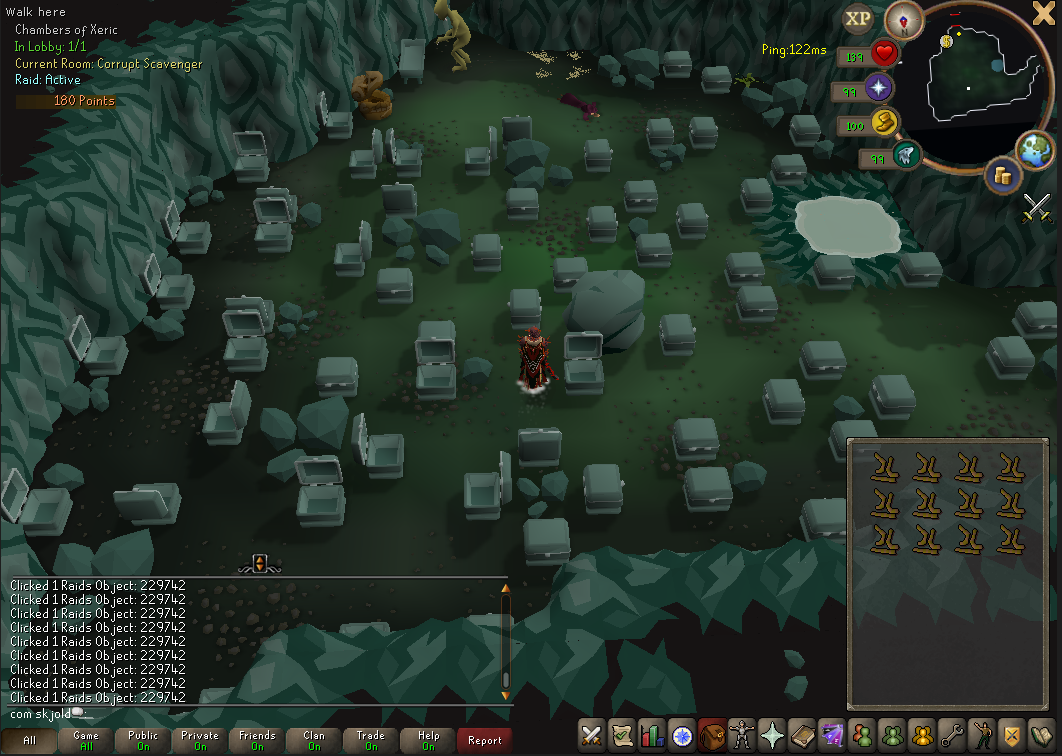Switch chat to the Game filter

[x=86, y=741]
